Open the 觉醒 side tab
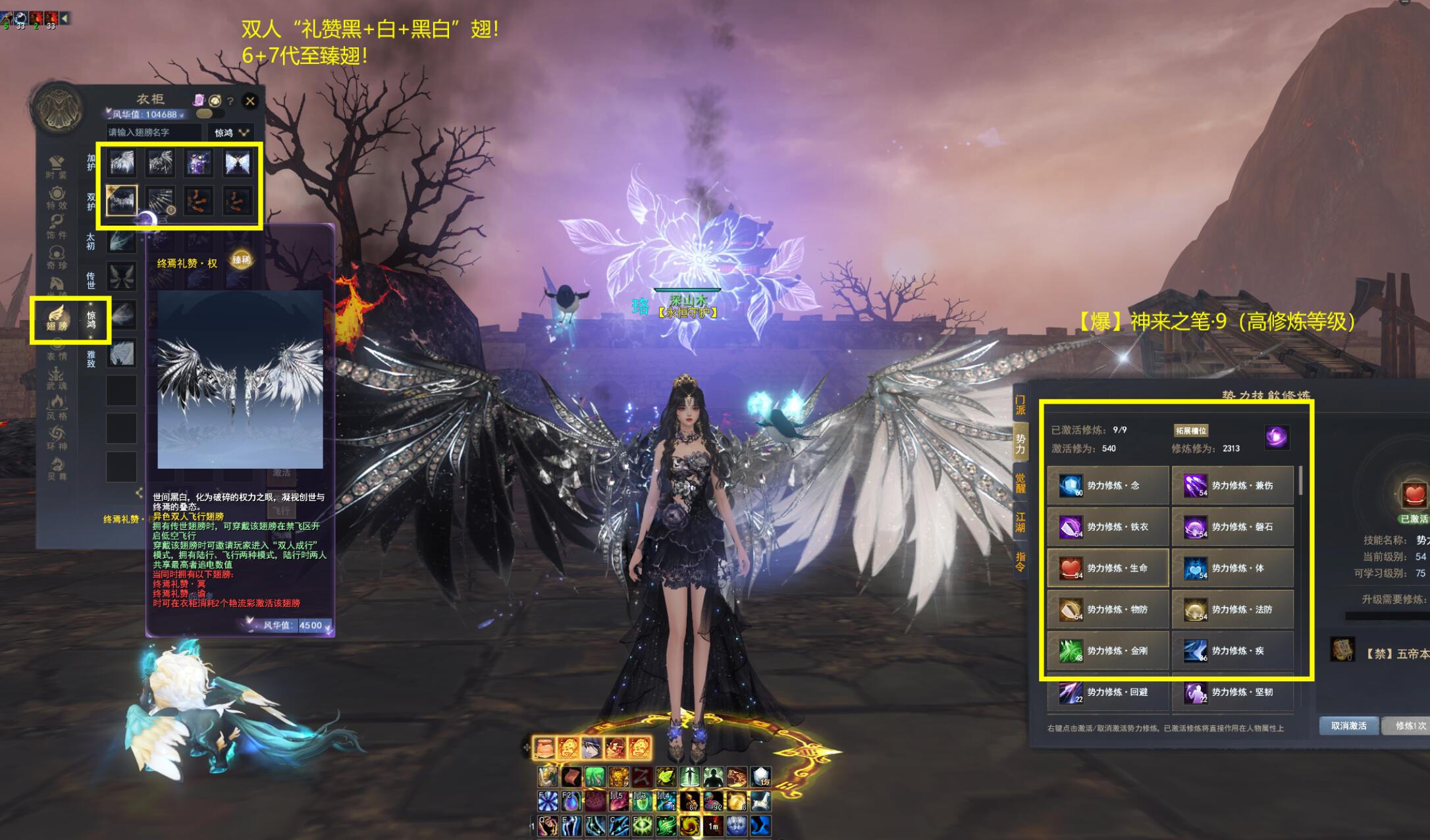The height and width of the screenshot is (840, 1430). coord(1020,483)
